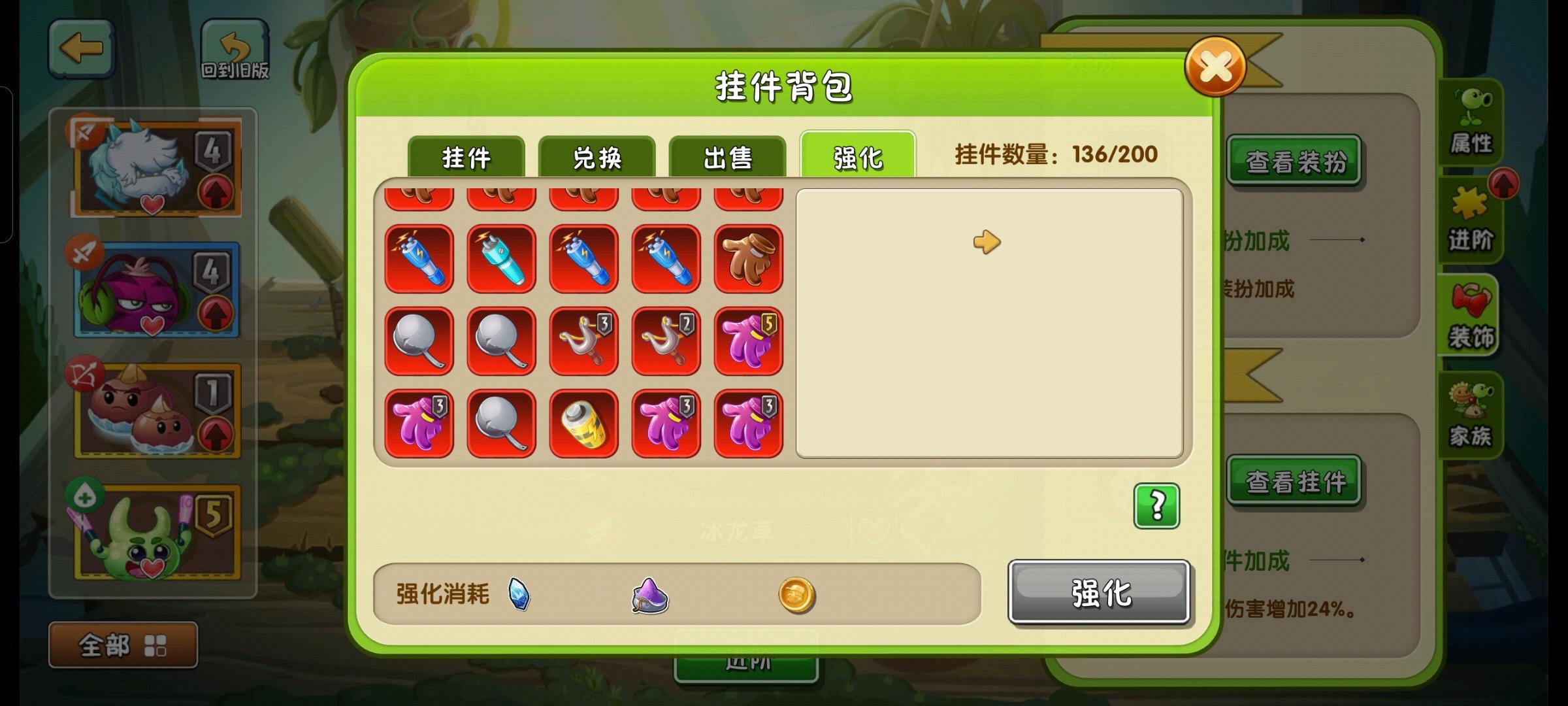This screenshot has width=1568, height=706.
Task: Click the yellow arrow in the enhancement slot area
Action: [987, 241]
